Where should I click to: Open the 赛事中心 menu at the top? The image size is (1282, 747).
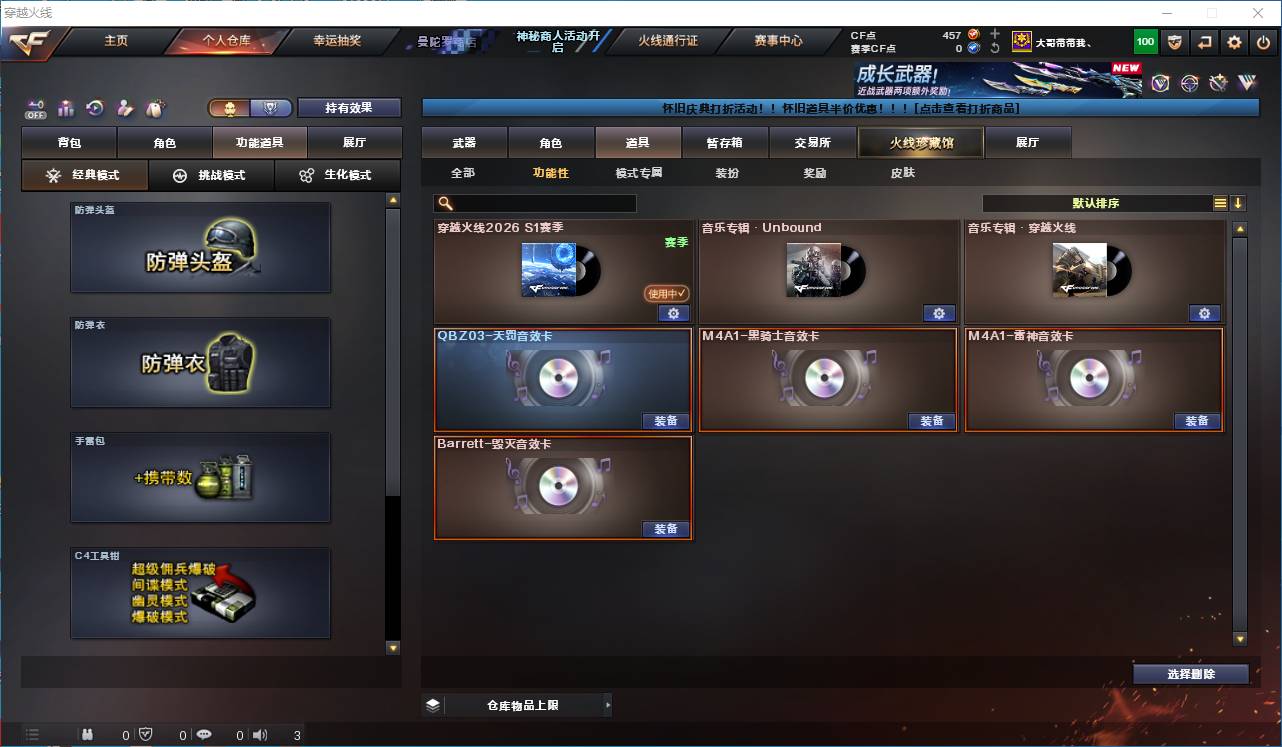point(778,41)
